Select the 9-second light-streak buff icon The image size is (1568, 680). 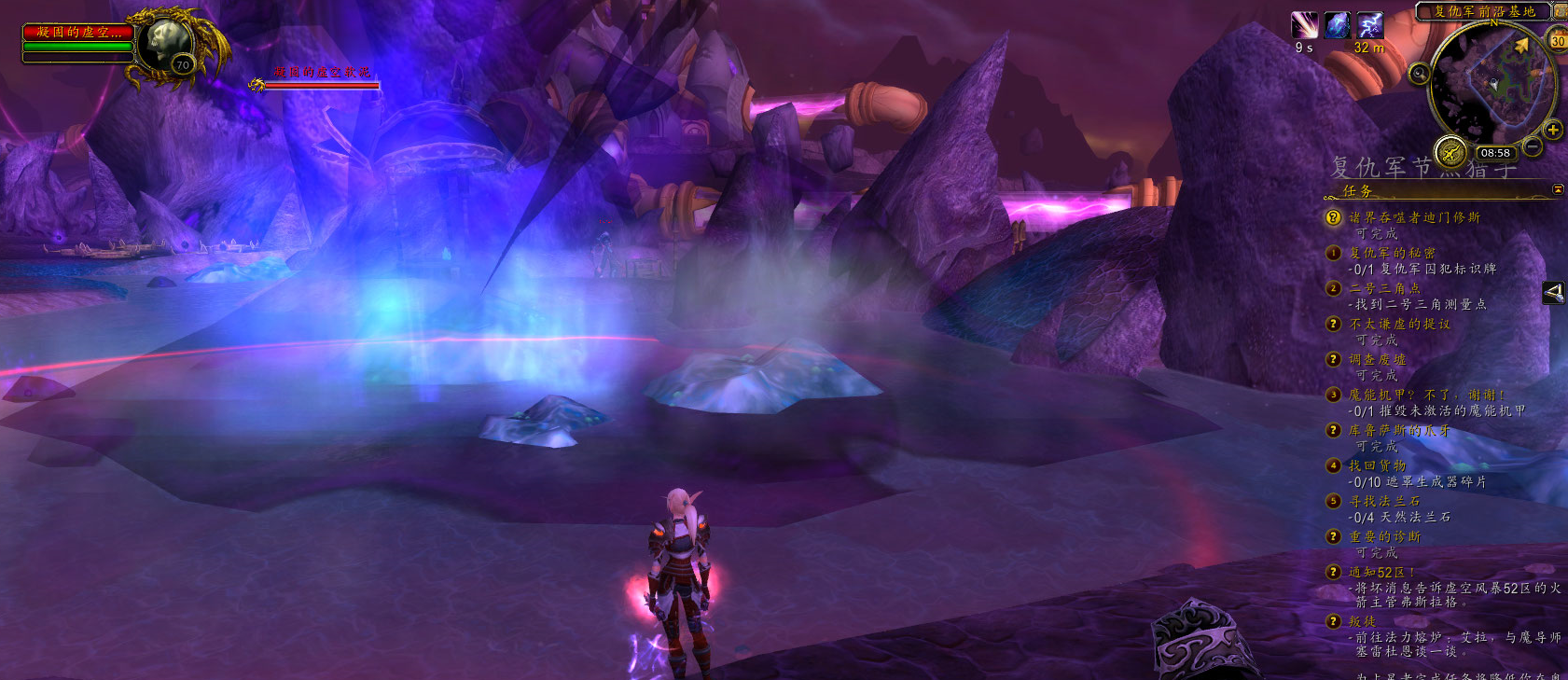(1304, 25)
